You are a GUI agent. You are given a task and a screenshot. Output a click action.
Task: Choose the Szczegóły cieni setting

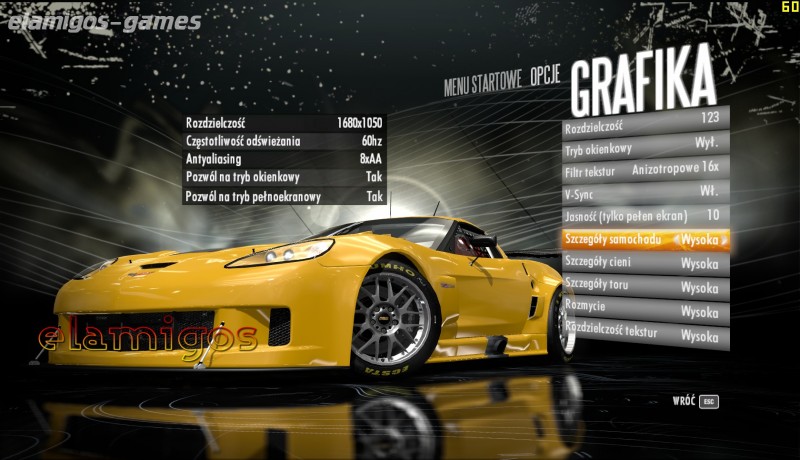(645, 264)
